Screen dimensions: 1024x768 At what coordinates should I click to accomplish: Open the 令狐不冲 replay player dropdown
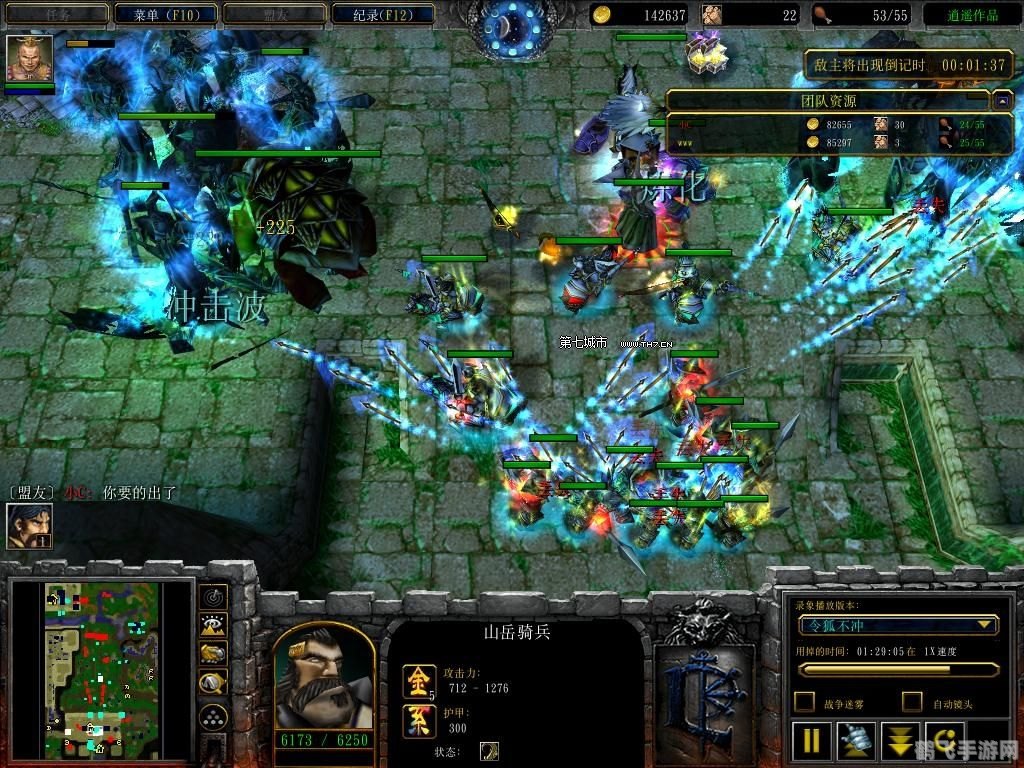(x=897, y=625)
